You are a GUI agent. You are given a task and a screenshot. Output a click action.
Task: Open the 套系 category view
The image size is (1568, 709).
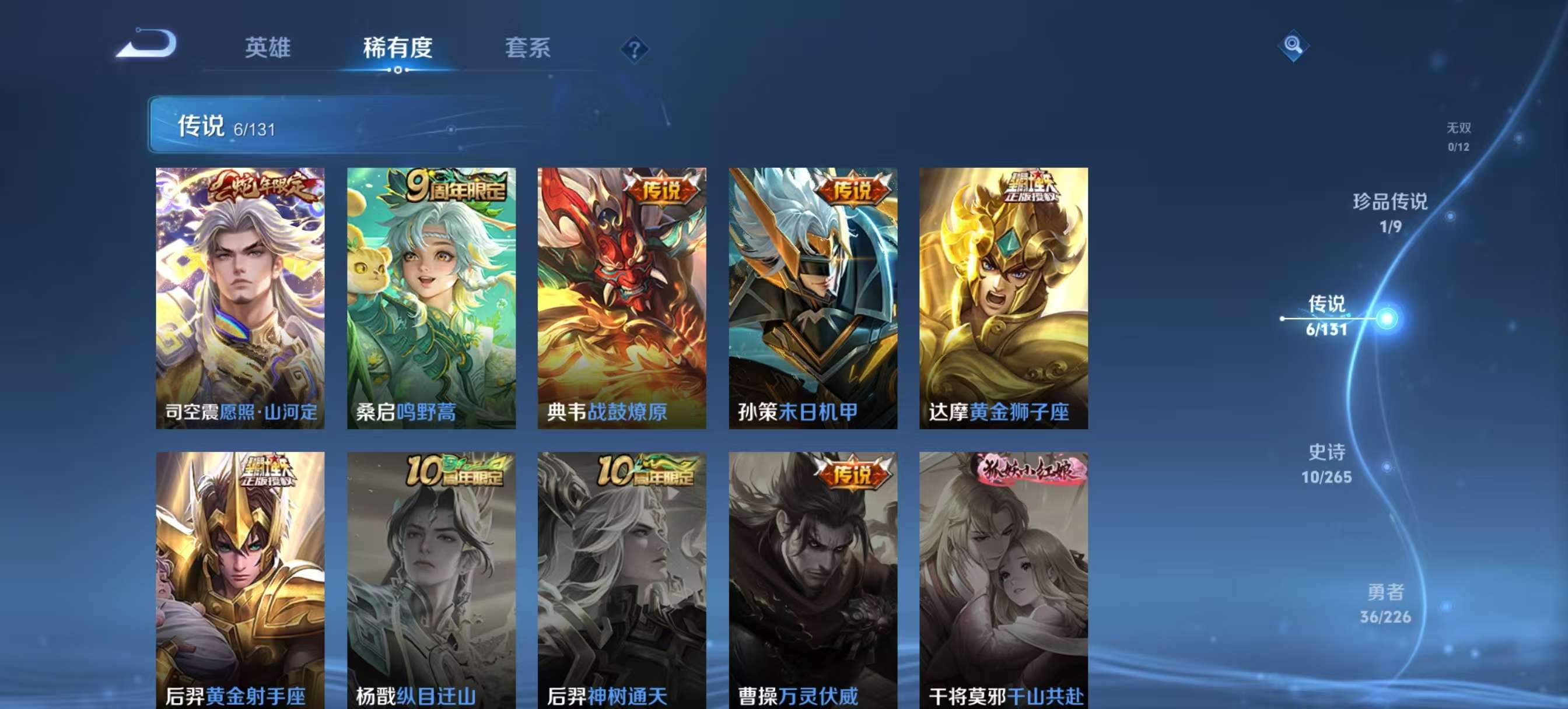click(x=528, y=47)
